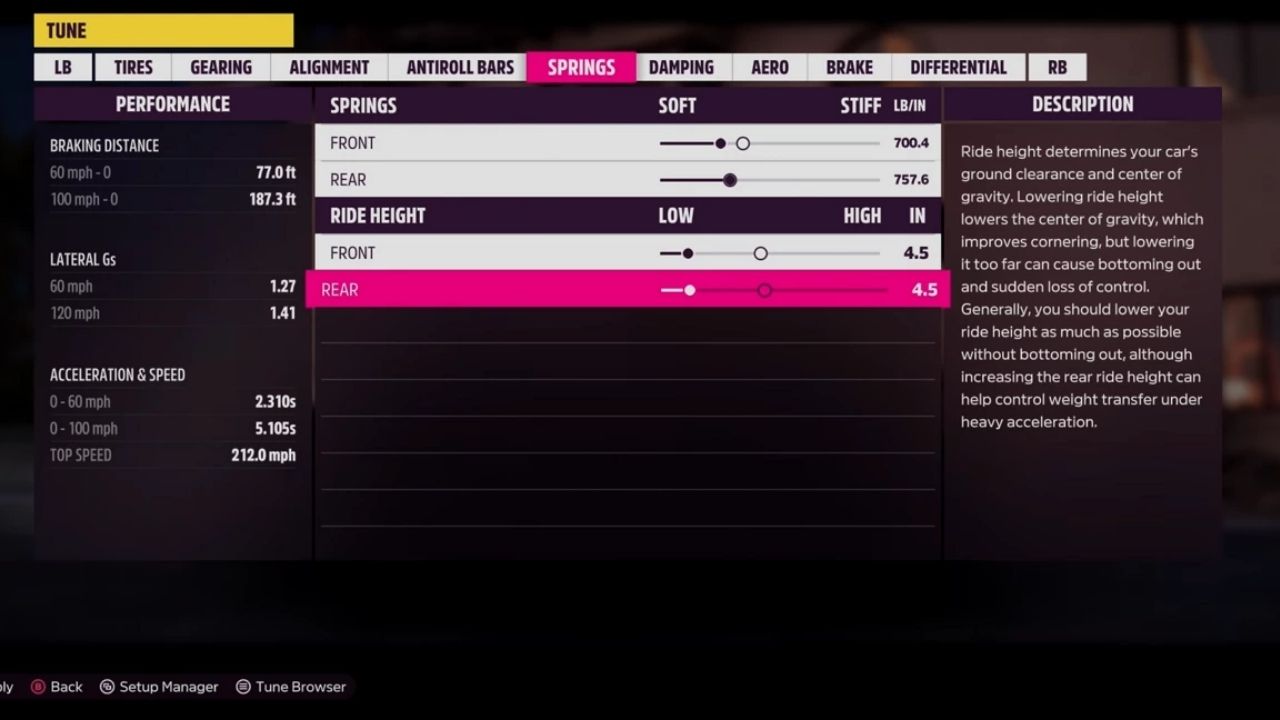Click the highlighted REAR ride height slider
The image size is (1280, 720).
point(765,290)
